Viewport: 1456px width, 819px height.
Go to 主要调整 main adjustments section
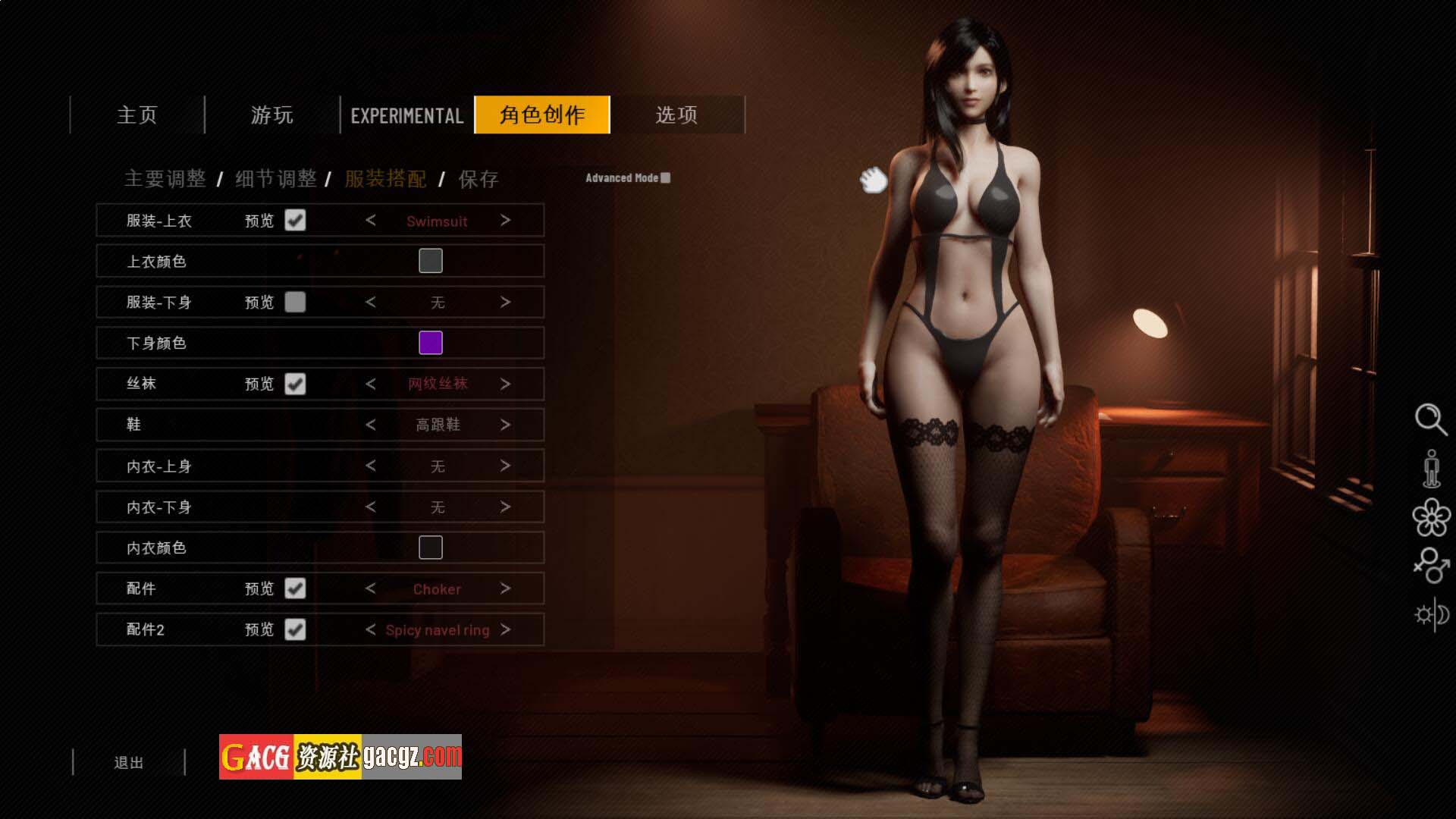click(x=165, y=179)
